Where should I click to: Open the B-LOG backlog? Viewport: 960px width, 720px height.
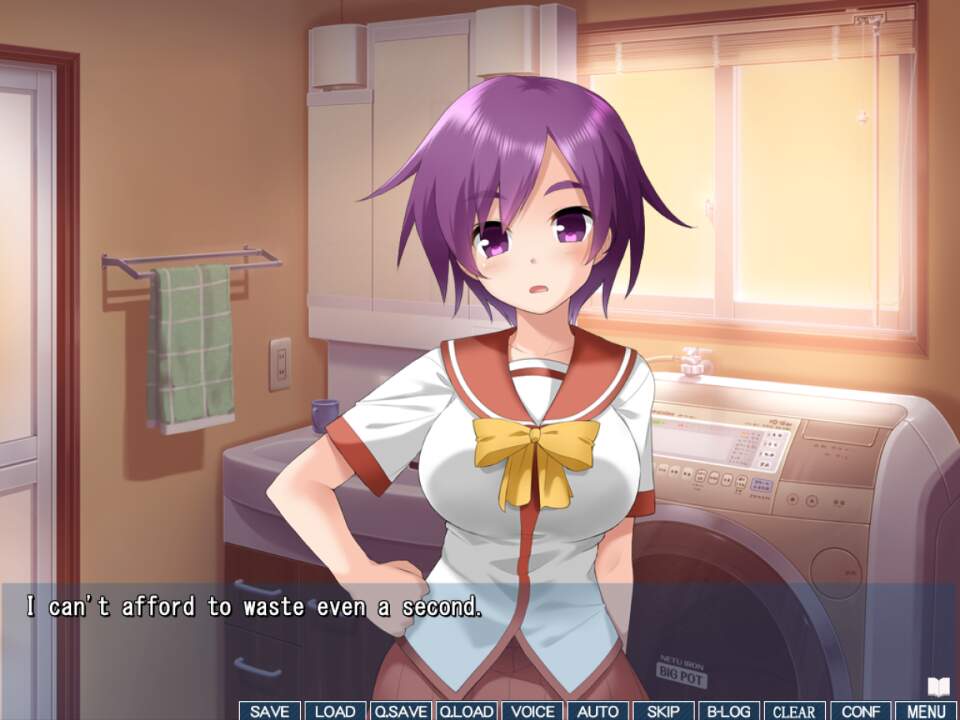pyautogui.click(x=729, y=711)
